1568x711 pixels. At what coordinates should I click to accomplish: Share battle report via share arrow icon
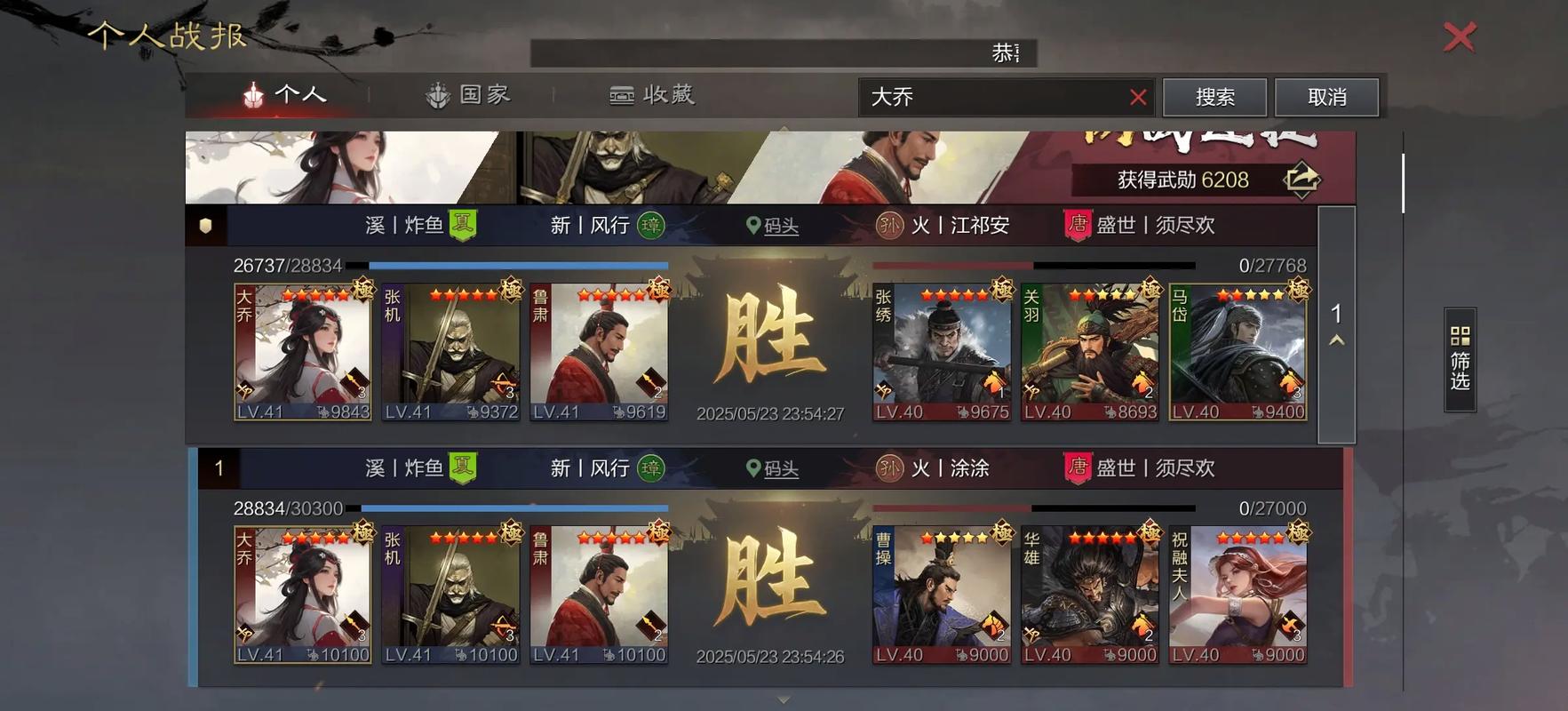pyautogui.click(x=1301, y=179)
